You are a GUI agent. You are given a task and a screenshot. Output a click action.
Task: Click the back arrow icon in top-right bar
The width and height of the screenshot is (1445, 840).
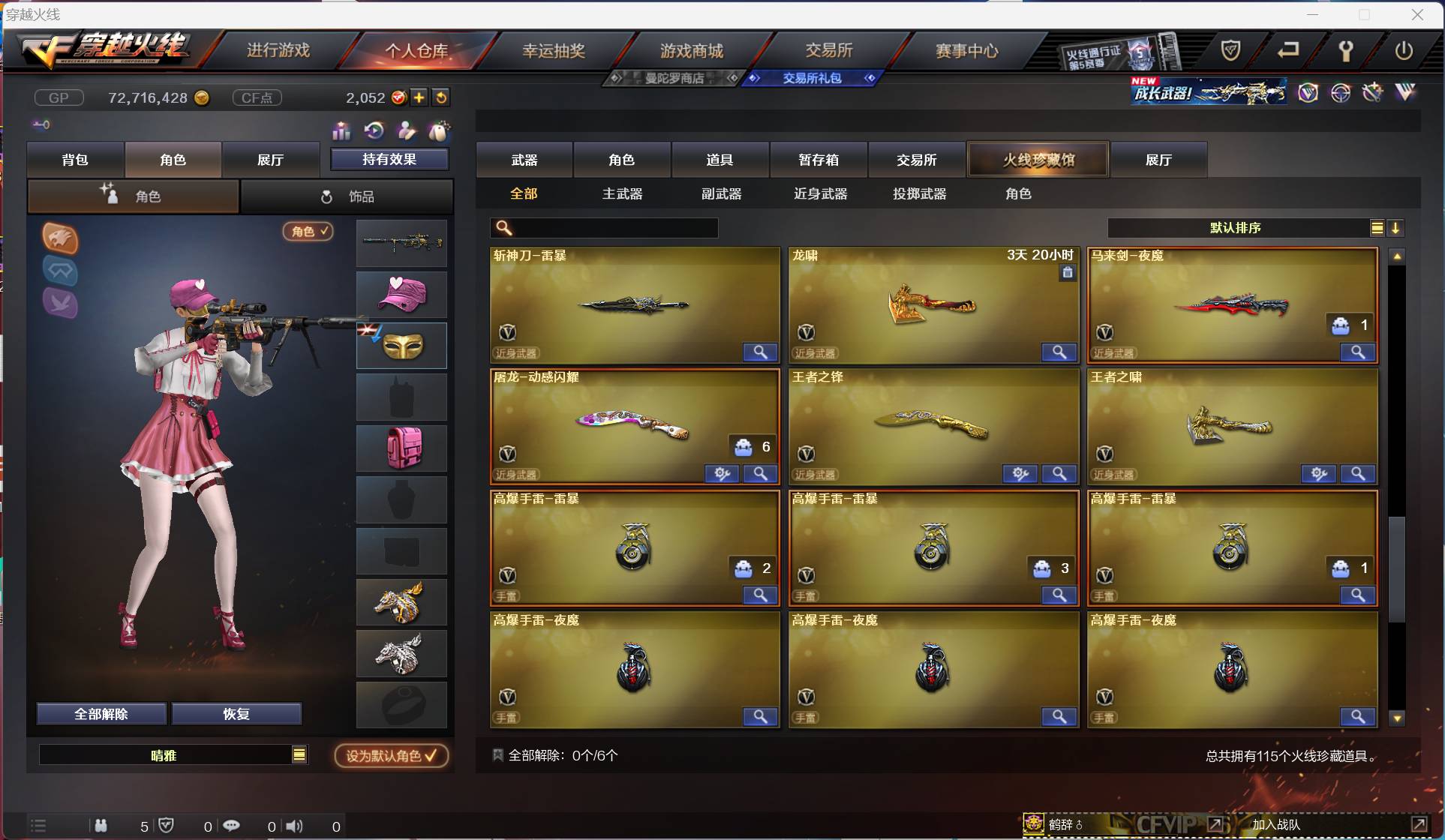pyautogui.click(x=1289, y=51)
